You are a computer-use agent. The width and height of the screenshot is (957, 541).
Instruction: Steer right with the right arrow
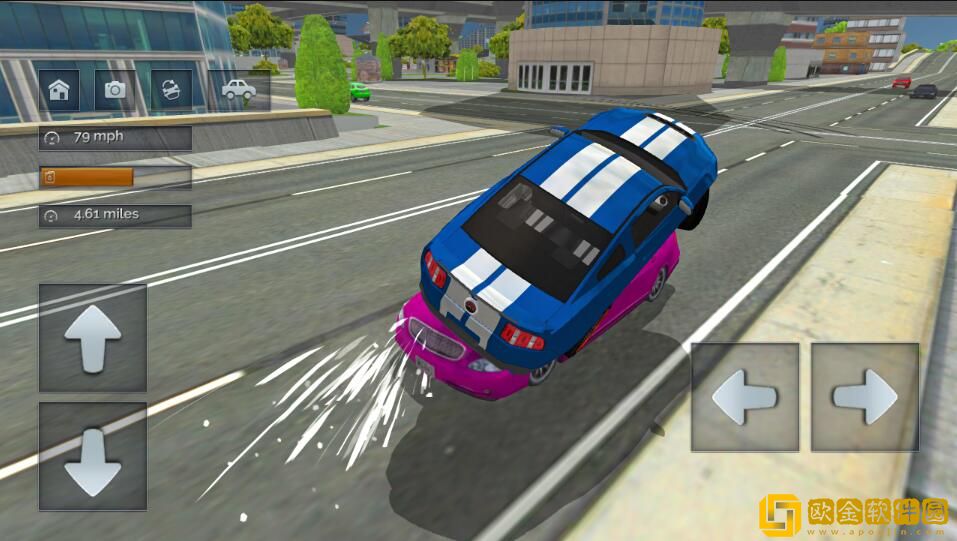865,397
